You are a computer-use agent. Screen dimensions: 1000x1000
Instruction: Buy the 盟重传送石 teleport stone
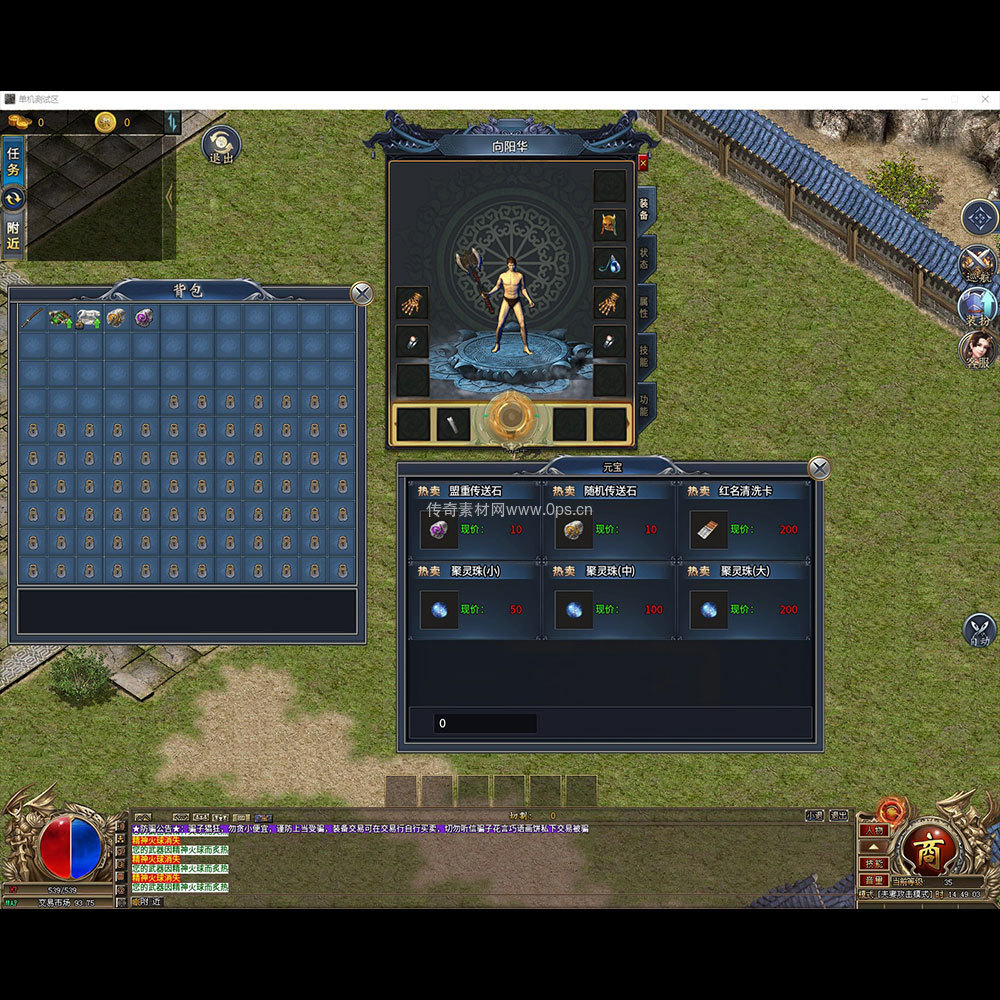coord(440,529)
